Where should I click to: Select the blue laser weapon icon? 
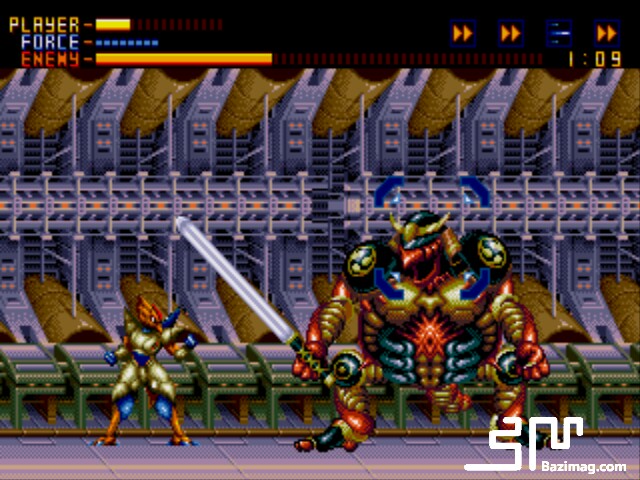click(x=559, y=33)
